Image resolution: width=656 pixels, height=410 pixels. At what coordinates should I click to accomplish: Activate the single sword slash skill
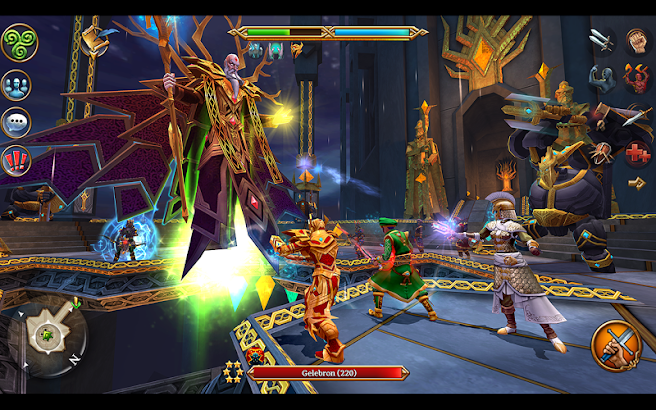pyautogui.click(x=636, y=117)
